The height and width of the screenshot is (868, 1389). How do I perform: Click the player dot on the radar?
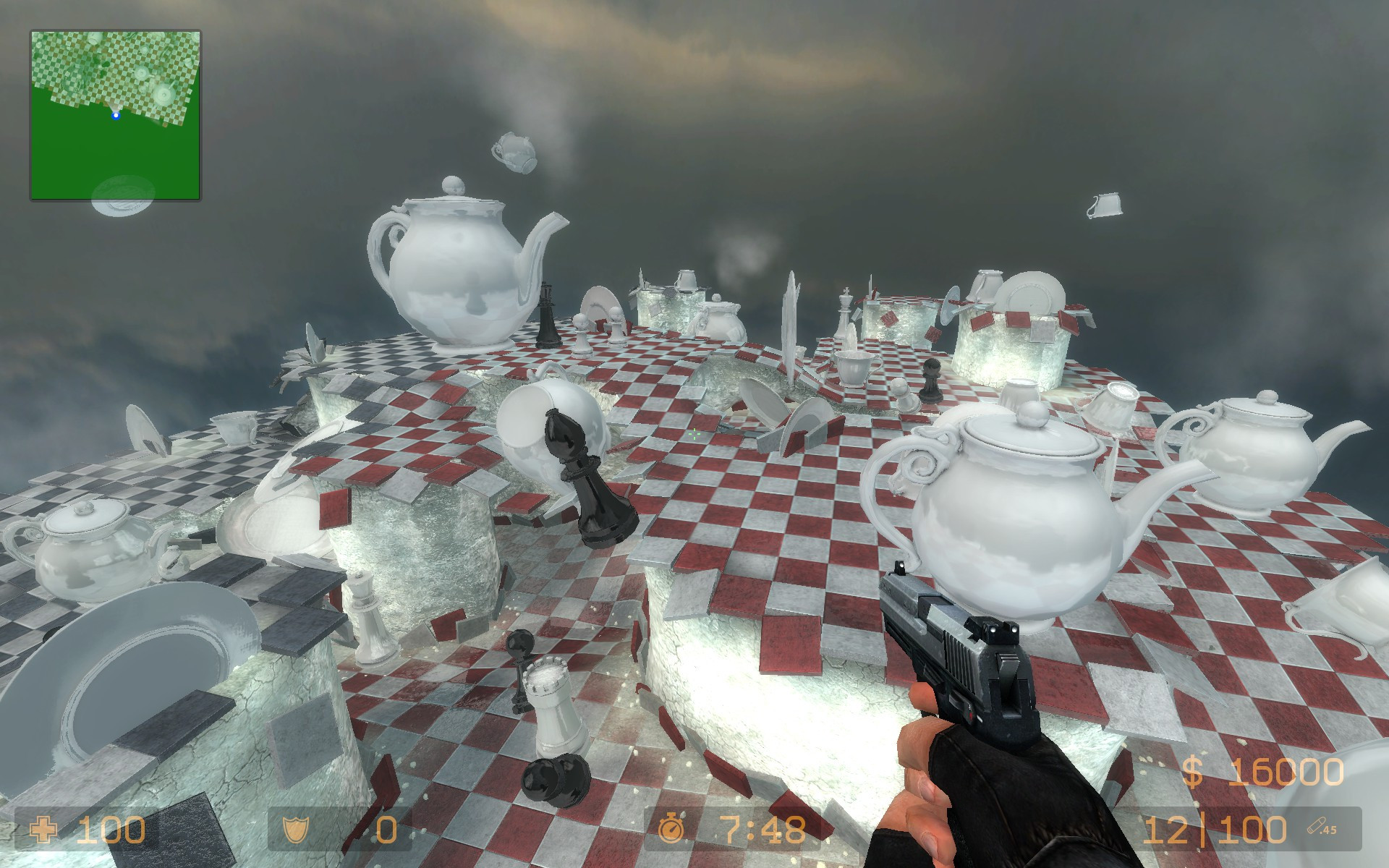pos(116,114)
